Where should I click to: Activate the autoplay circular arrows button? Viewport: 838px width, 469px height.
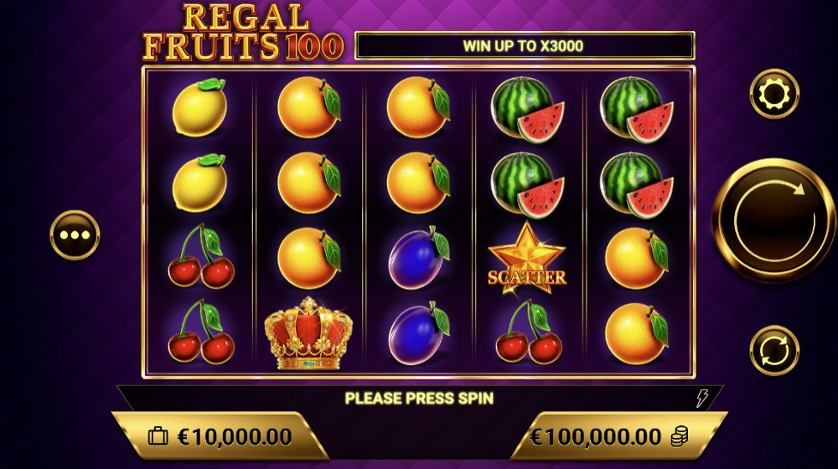point(774,350)
